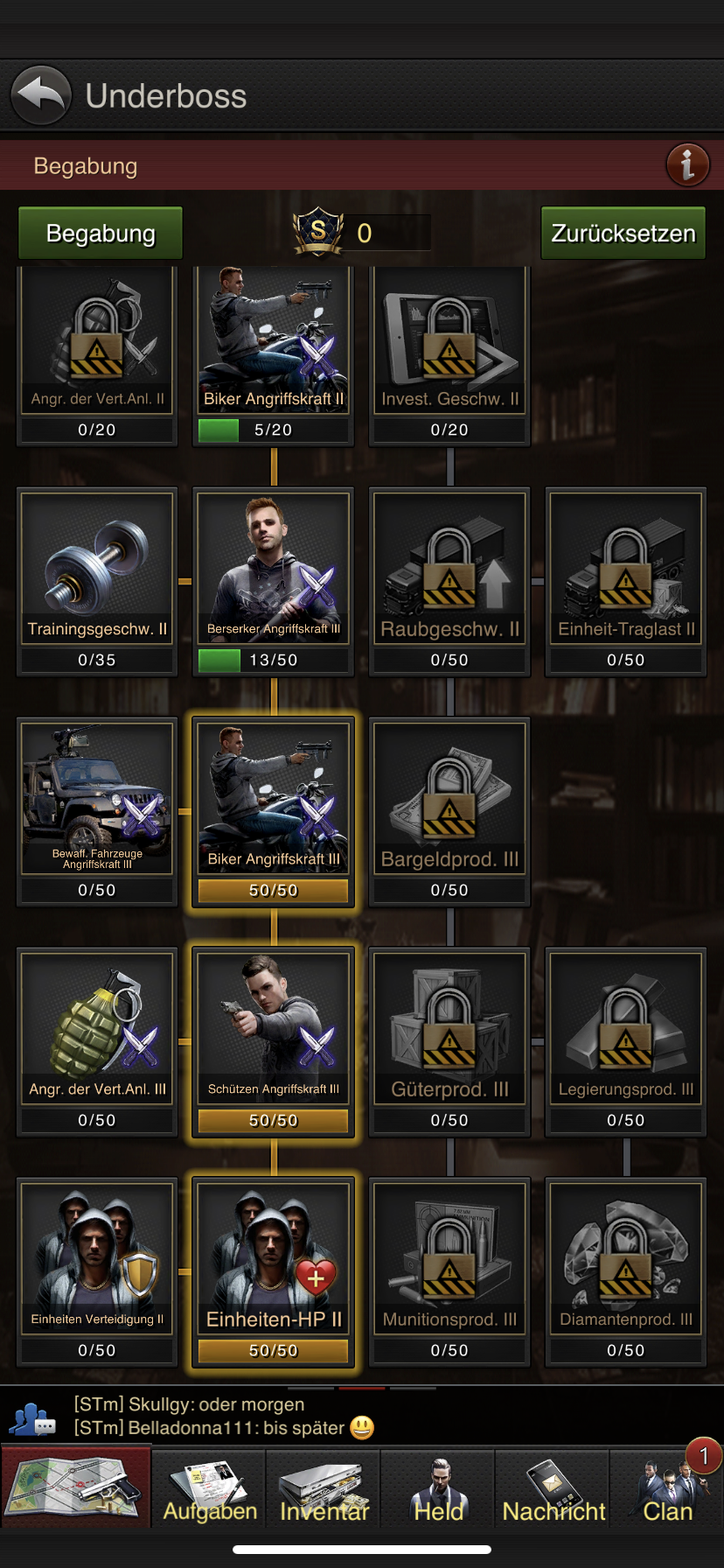Open the Clan menu
724x1568 pixels.
tap(667, 1491)
